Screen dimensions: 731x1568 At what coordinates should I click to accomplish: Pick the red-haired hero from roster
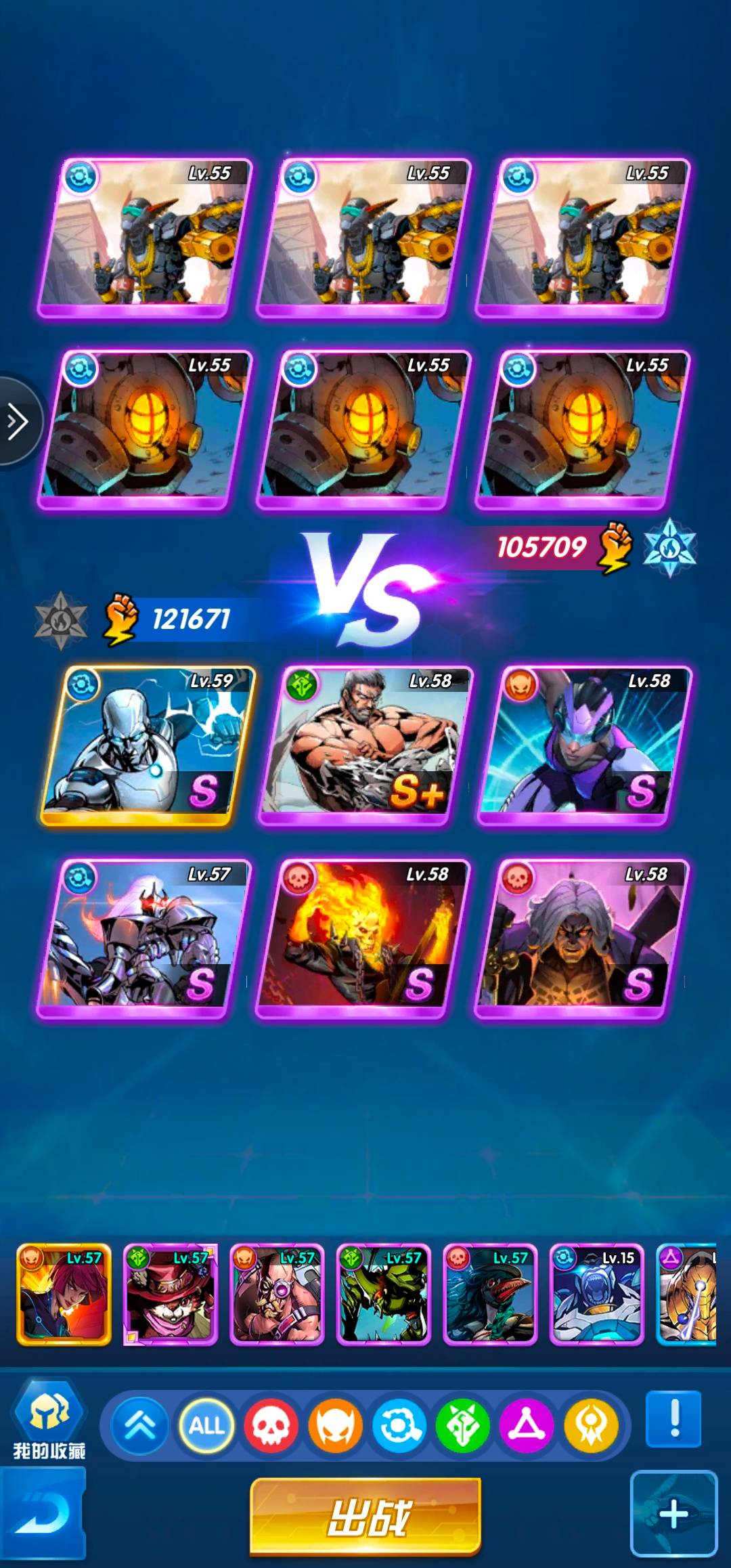point(64,1294)
